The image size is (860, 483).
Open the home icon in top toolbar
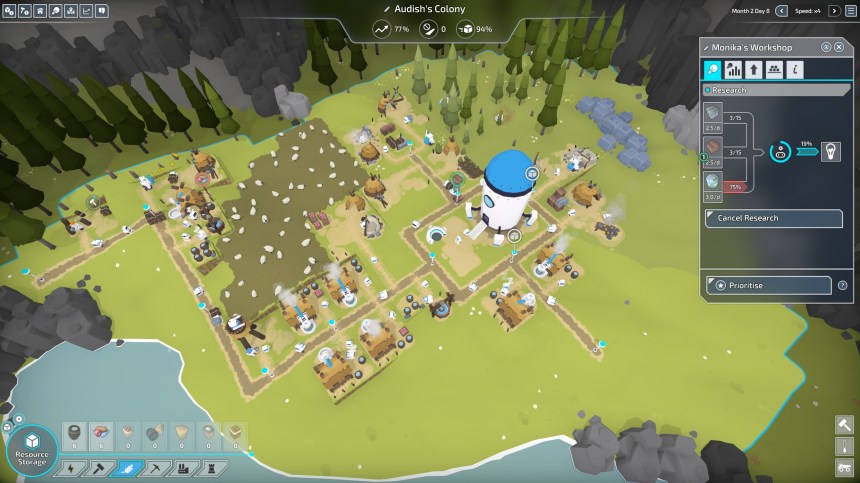coord(39,11)
